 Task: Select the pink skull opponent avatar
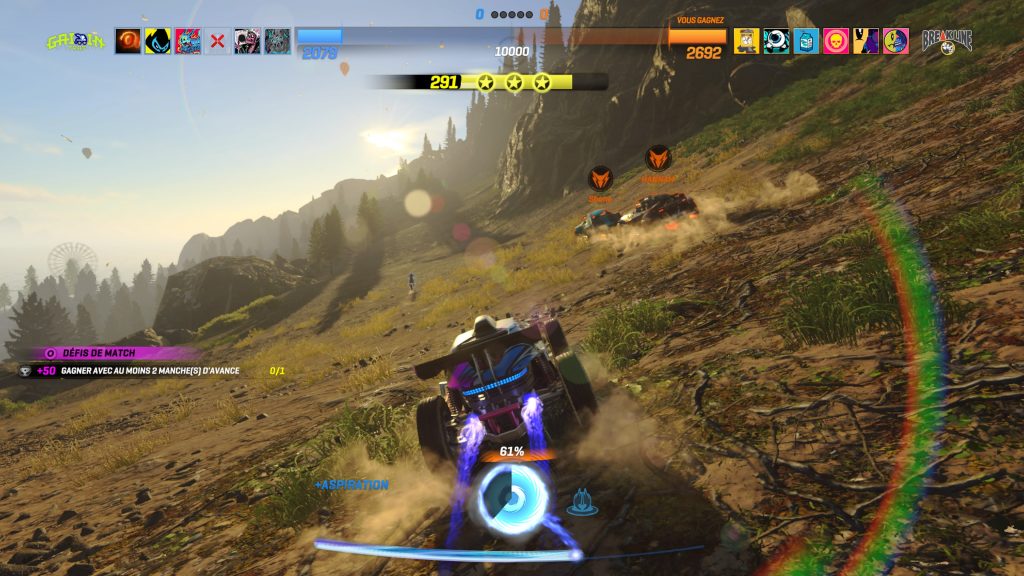pos(836,41)
